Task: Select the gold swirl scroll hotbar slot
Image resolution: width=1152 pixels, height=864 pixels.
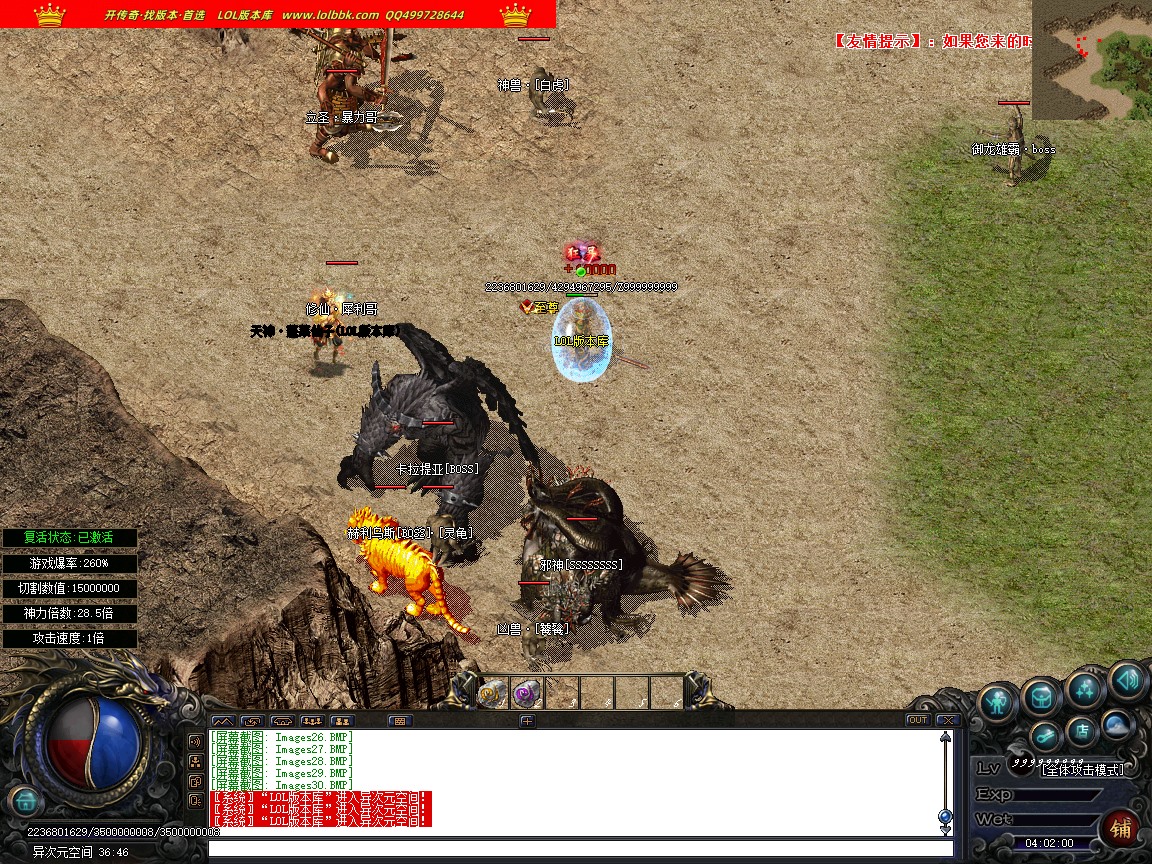Action: coord(491,692)
